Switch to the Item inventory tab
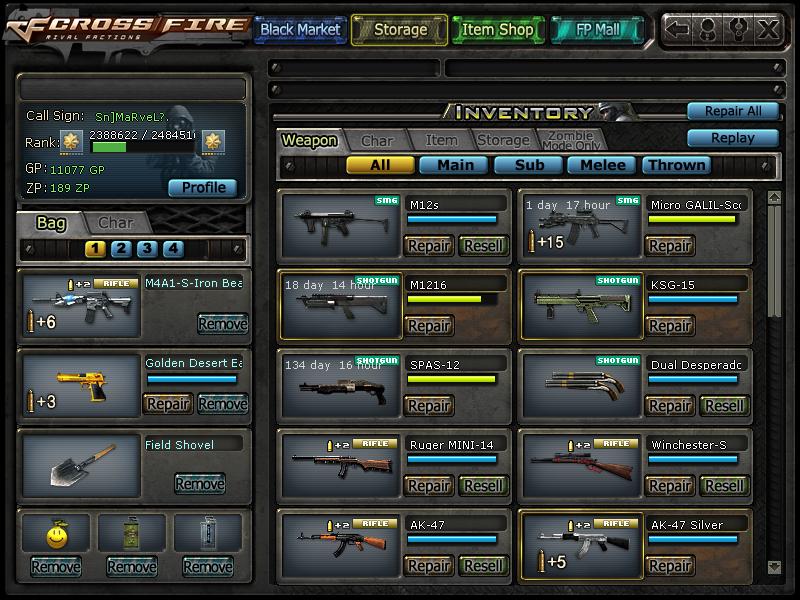Screen dimensions: 800x600 tap(441, 141)
